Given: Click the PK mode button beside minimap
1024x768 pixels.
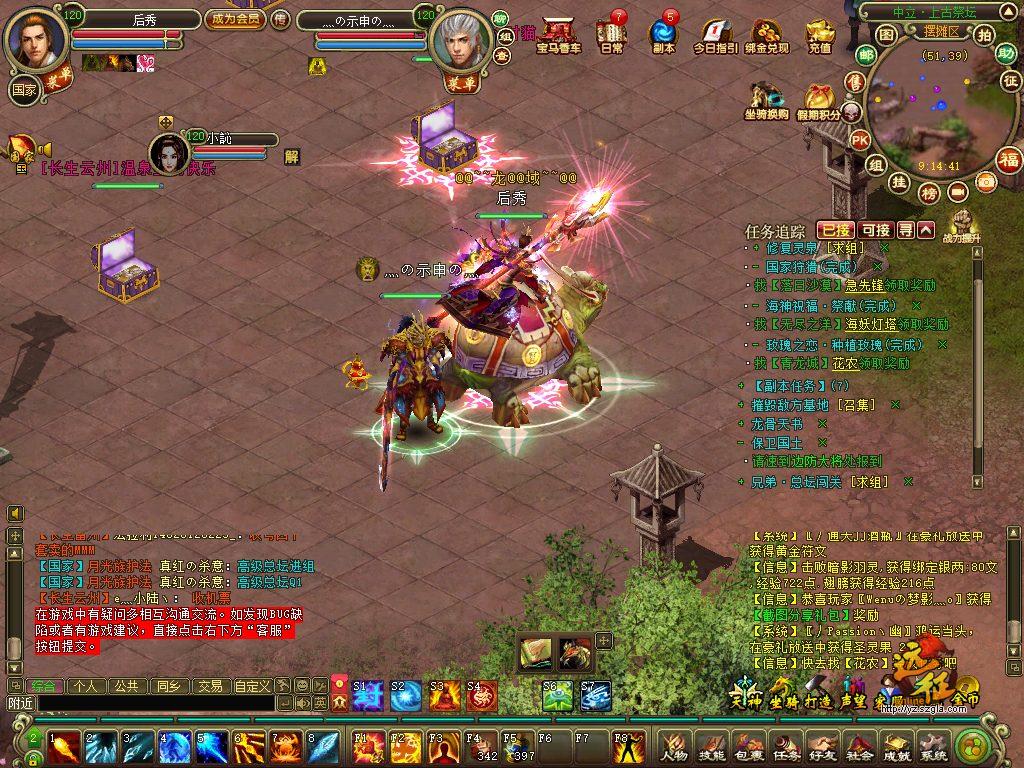Looking at the screenshot, I should click(860, 141).
